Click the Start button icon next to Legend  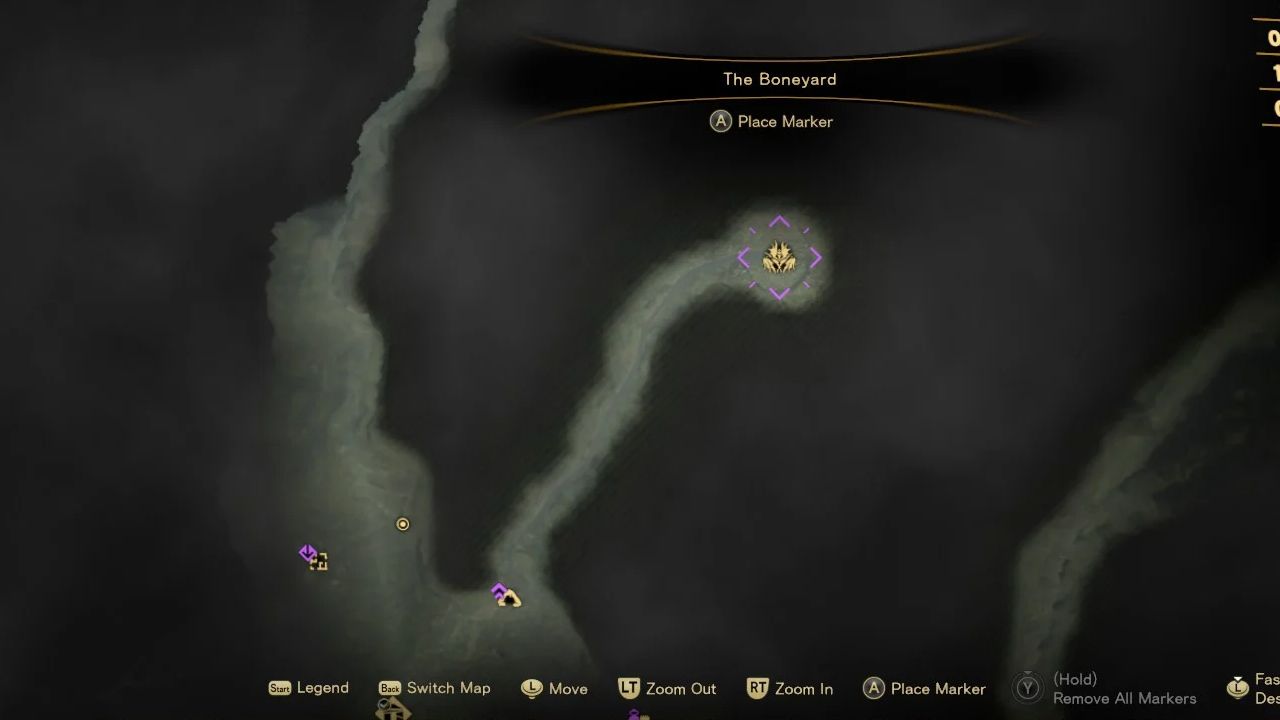[x=281, y=688]
